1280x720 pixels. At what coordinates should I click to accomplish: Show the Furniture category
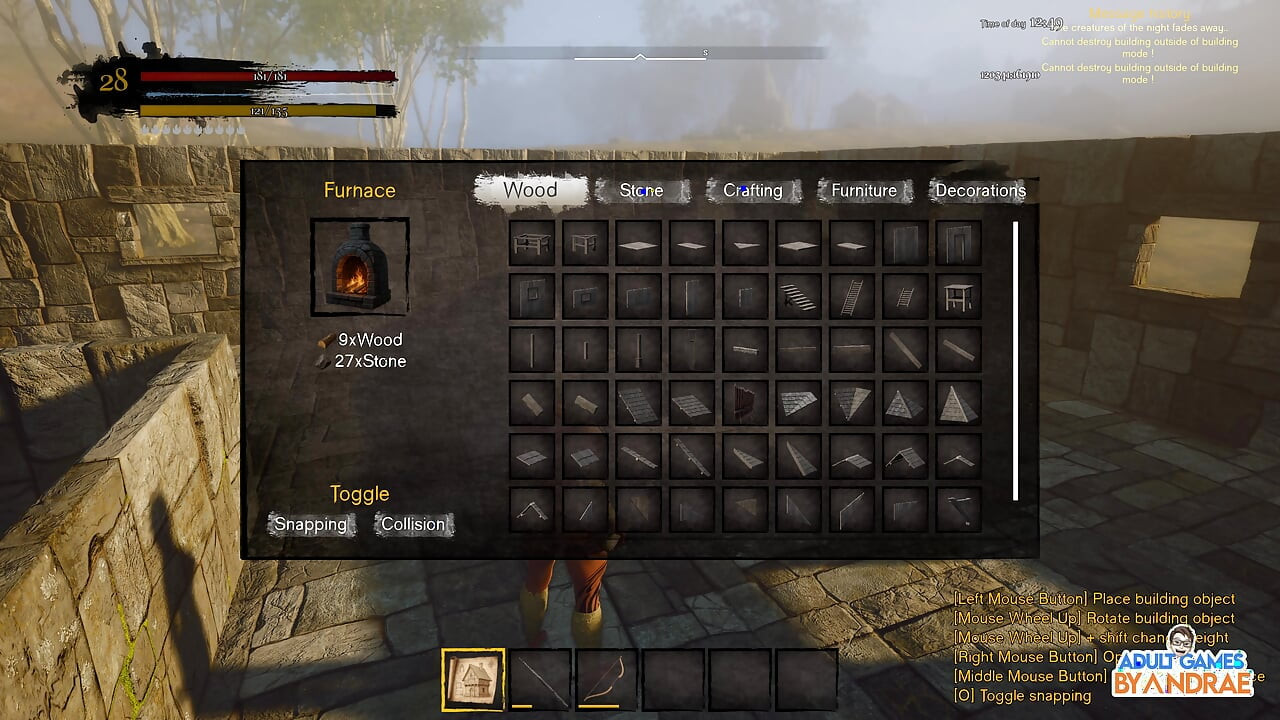(x=864, y=190)
